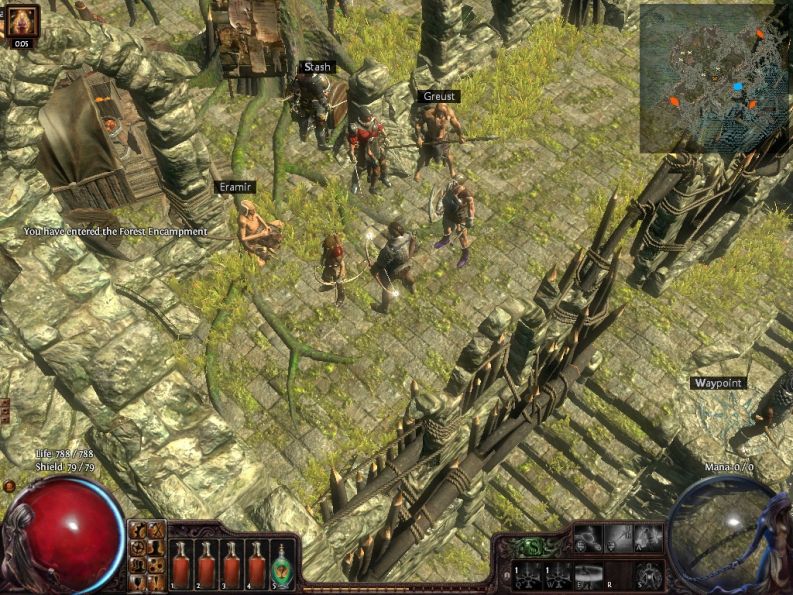Trigger the skill bound to E
Viewport: 793px width, 595px height.
pyautogui.click(x=587, y=574)
